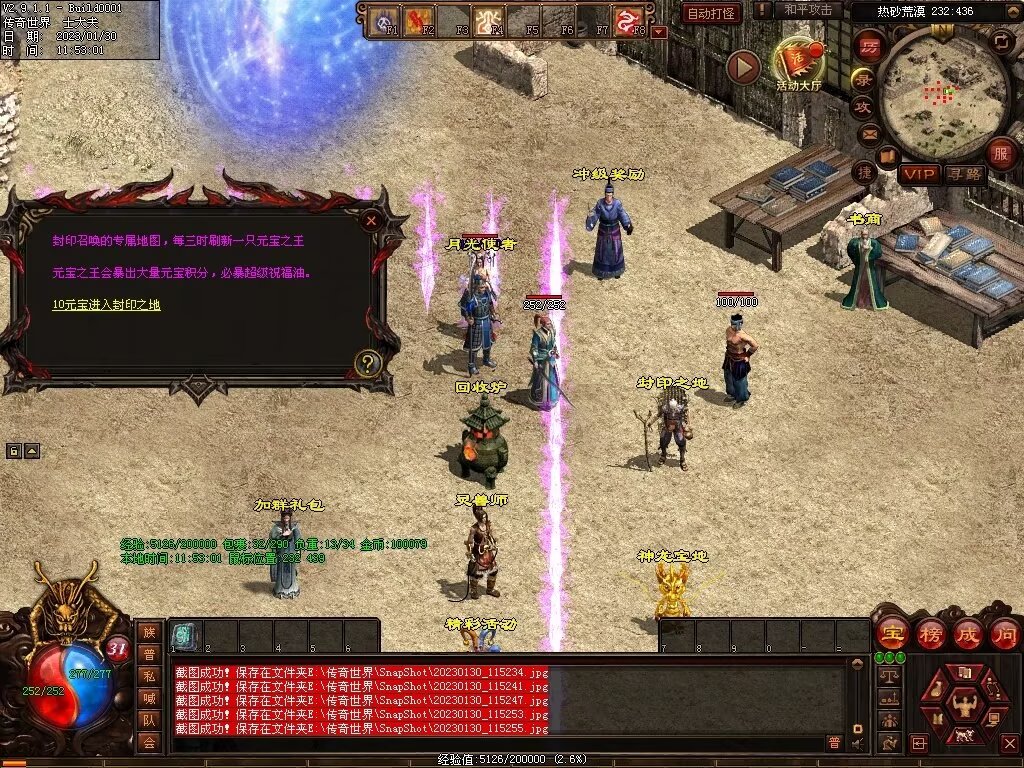Switch the 和平攻击 attack mode
1024x768 pixels.
808,10
